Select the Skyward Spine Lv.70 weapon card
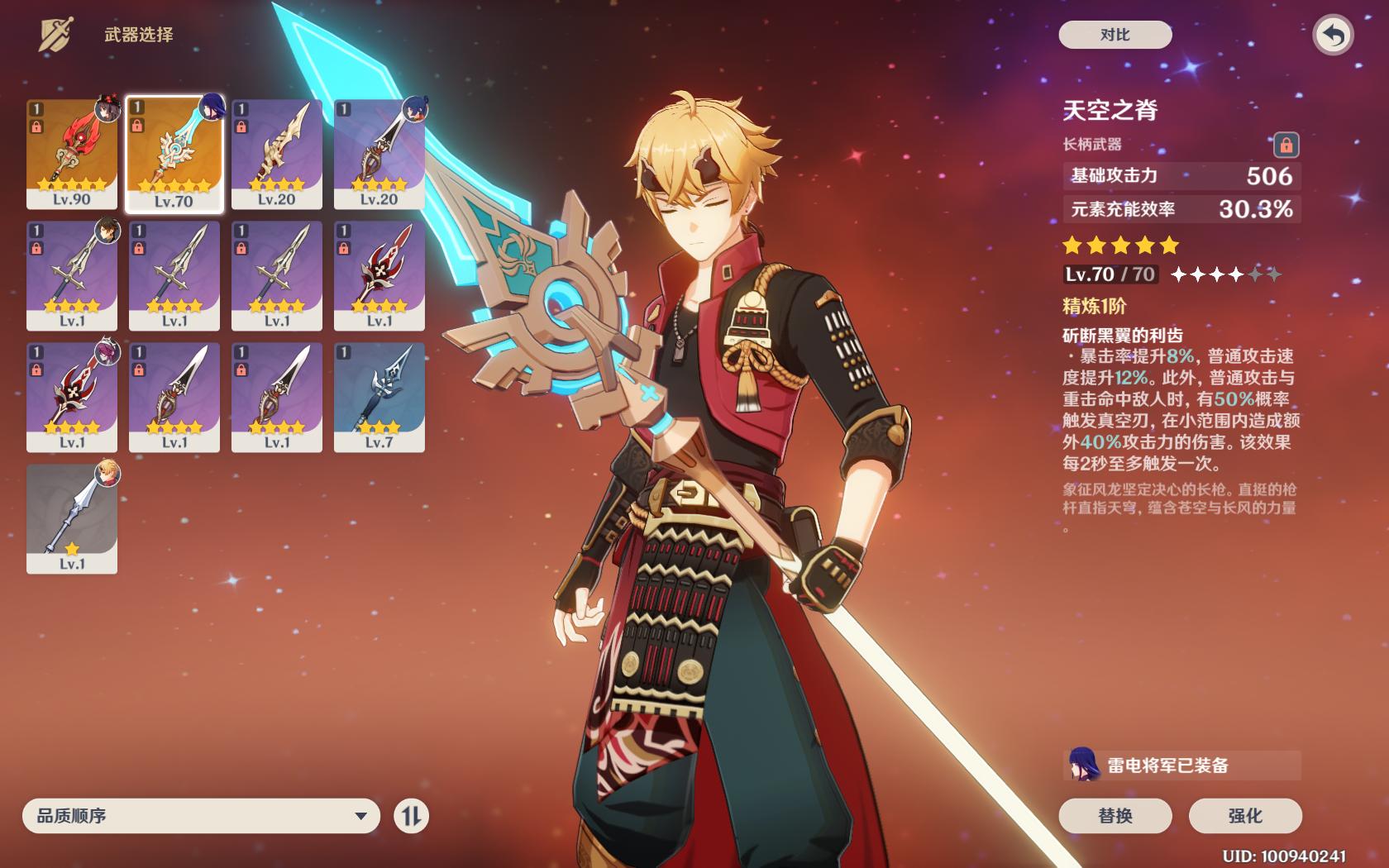 [x=174, y=154]
